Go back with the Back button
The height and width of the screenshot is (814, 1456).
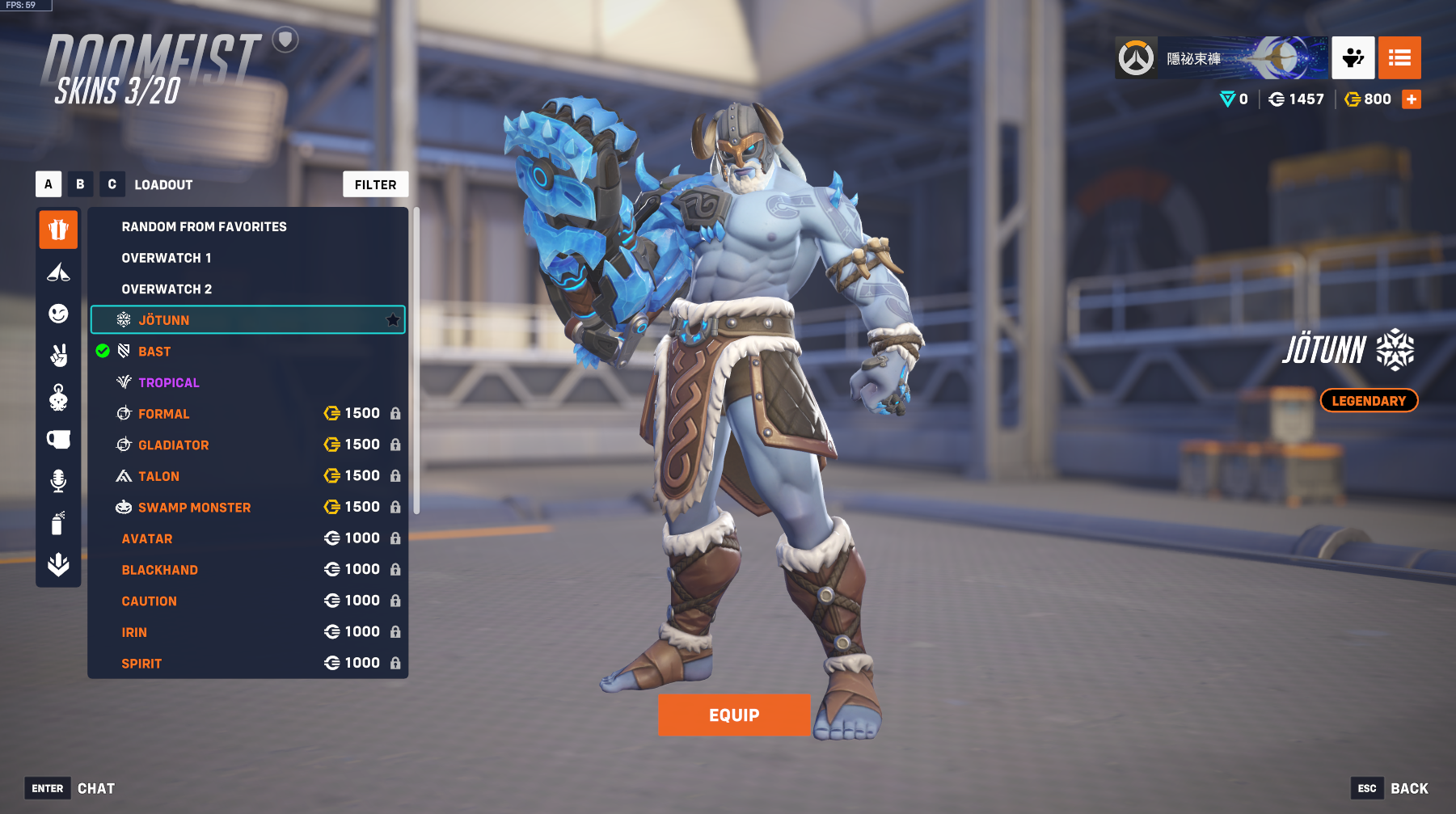tap(1408, 788)
